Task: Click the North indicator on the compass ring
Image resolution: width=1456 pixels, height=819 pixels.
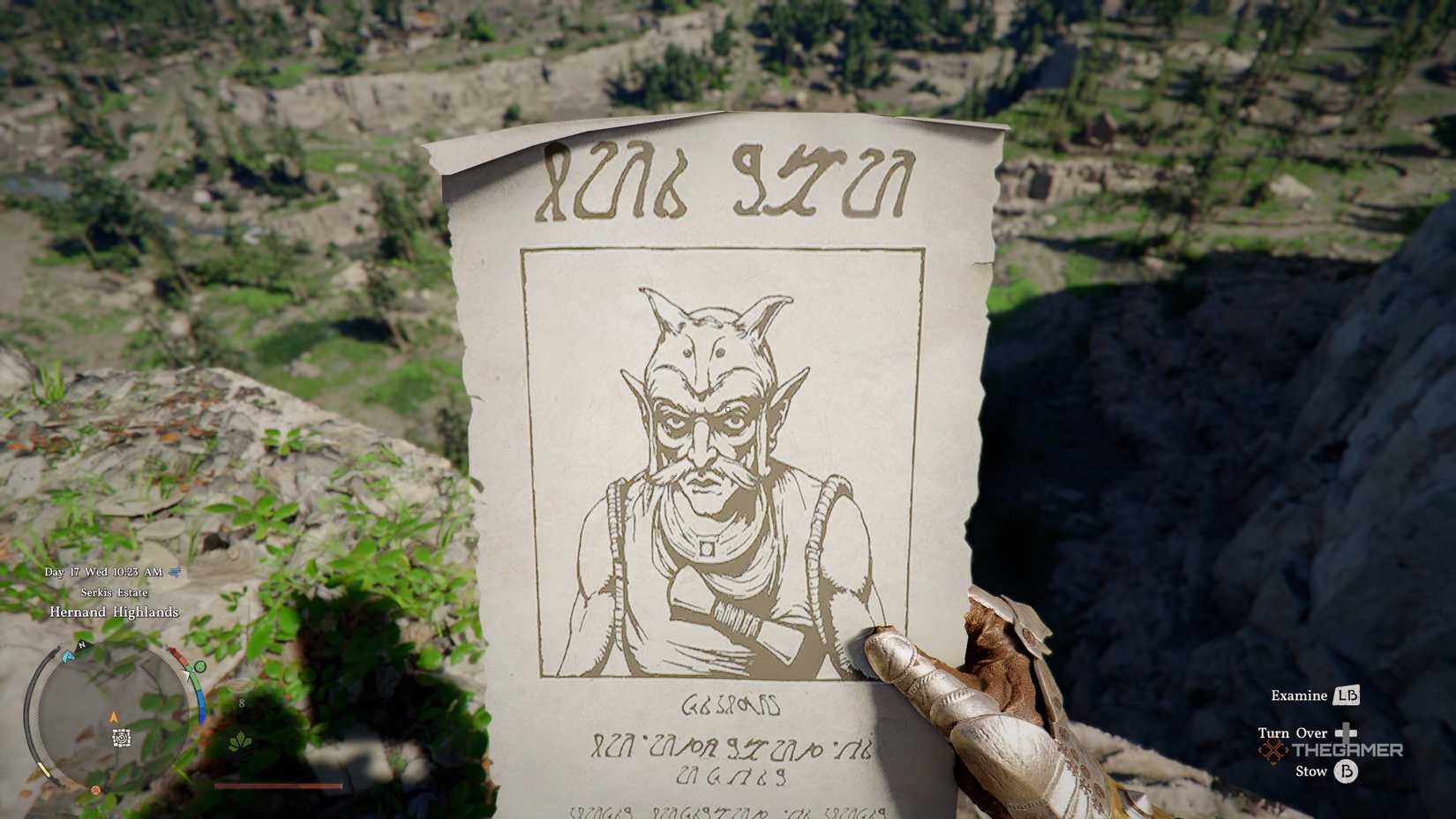Action: pos(80,645)
